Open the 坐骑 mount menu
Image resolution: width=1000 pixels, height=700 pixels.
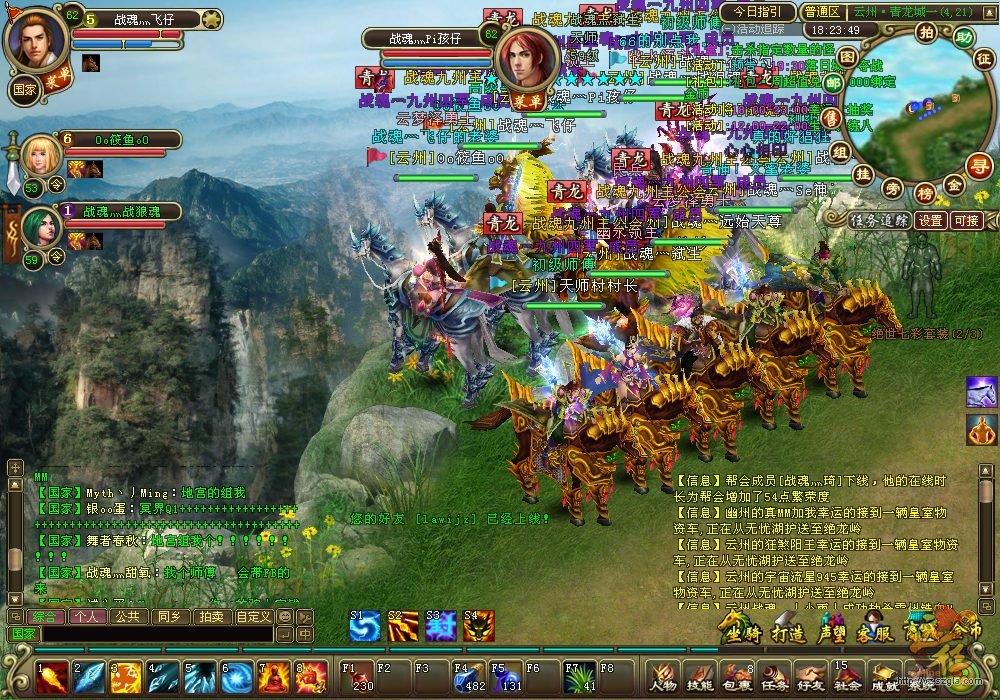742,632
